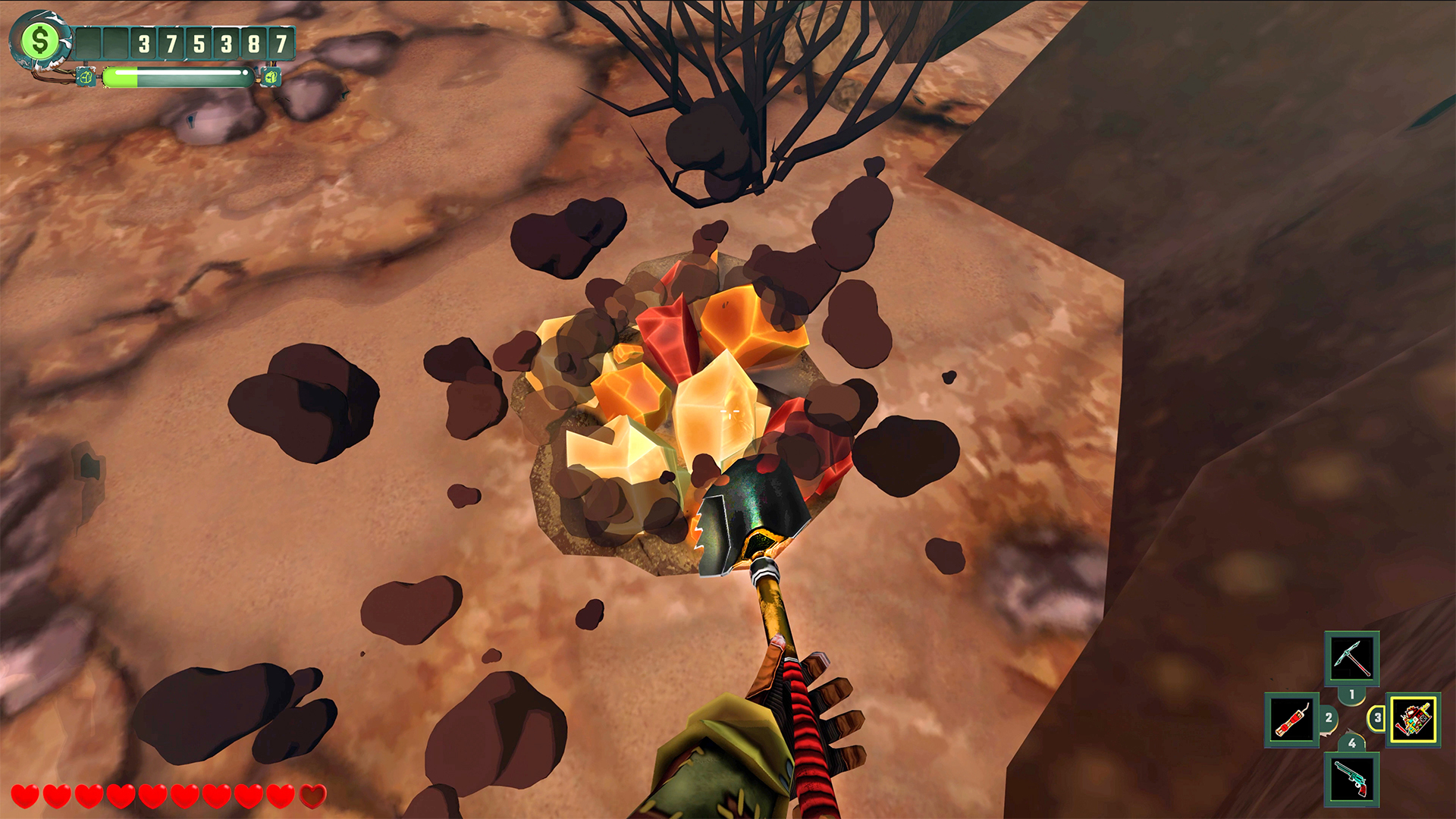Click the number 1 badge below the pickaxe slot

click(x=1351, y=695)
